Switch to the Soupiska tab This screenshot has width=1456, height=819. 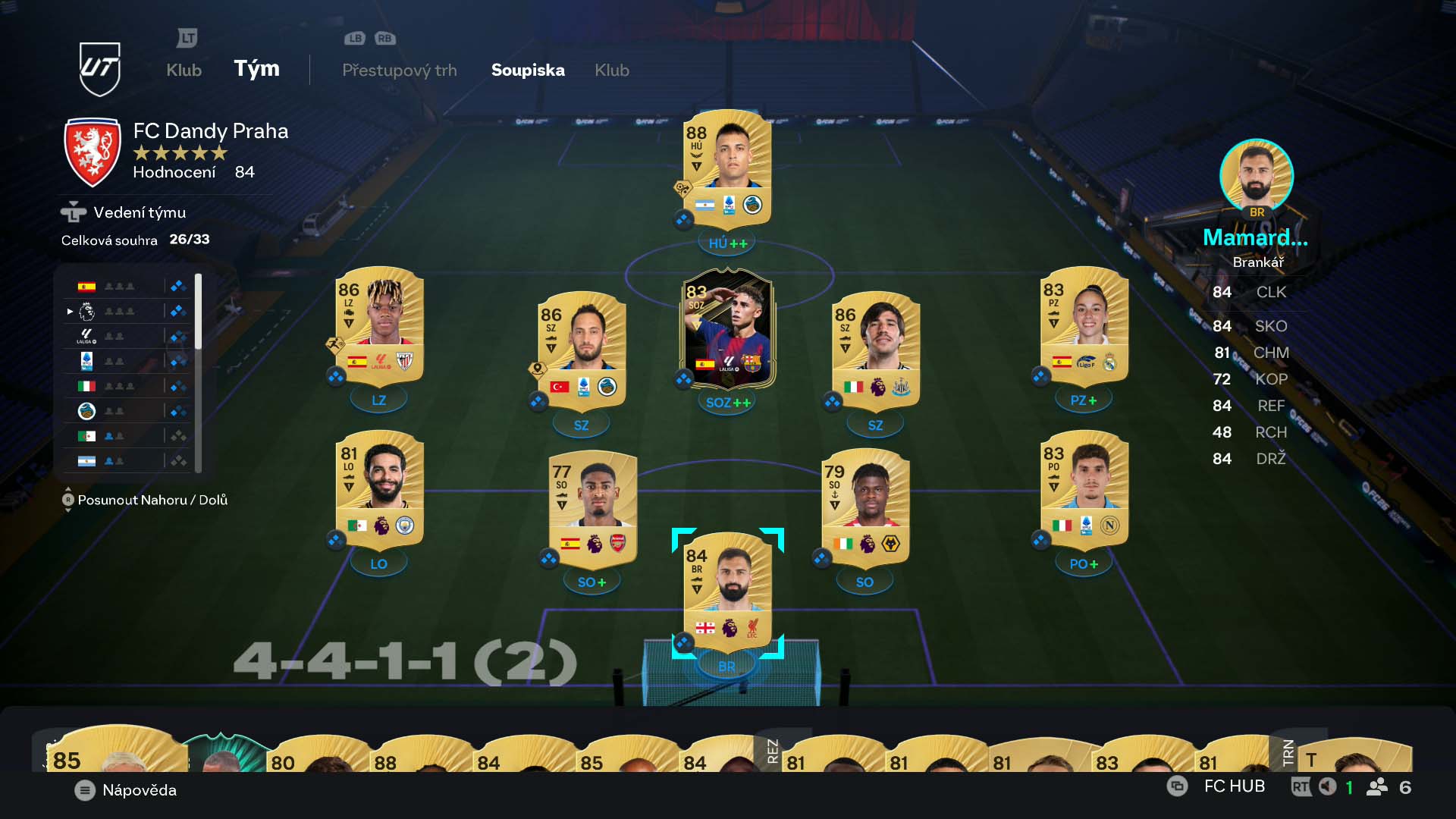(528, 71)
